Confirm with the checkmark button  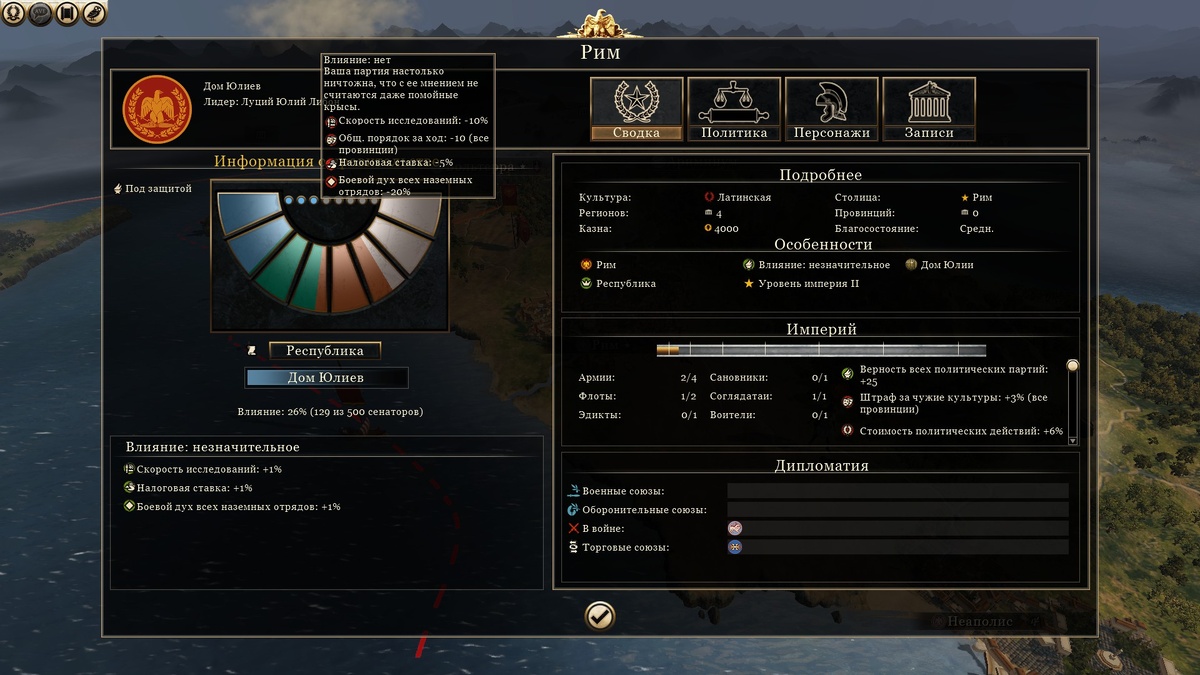[x=600, y=616]
